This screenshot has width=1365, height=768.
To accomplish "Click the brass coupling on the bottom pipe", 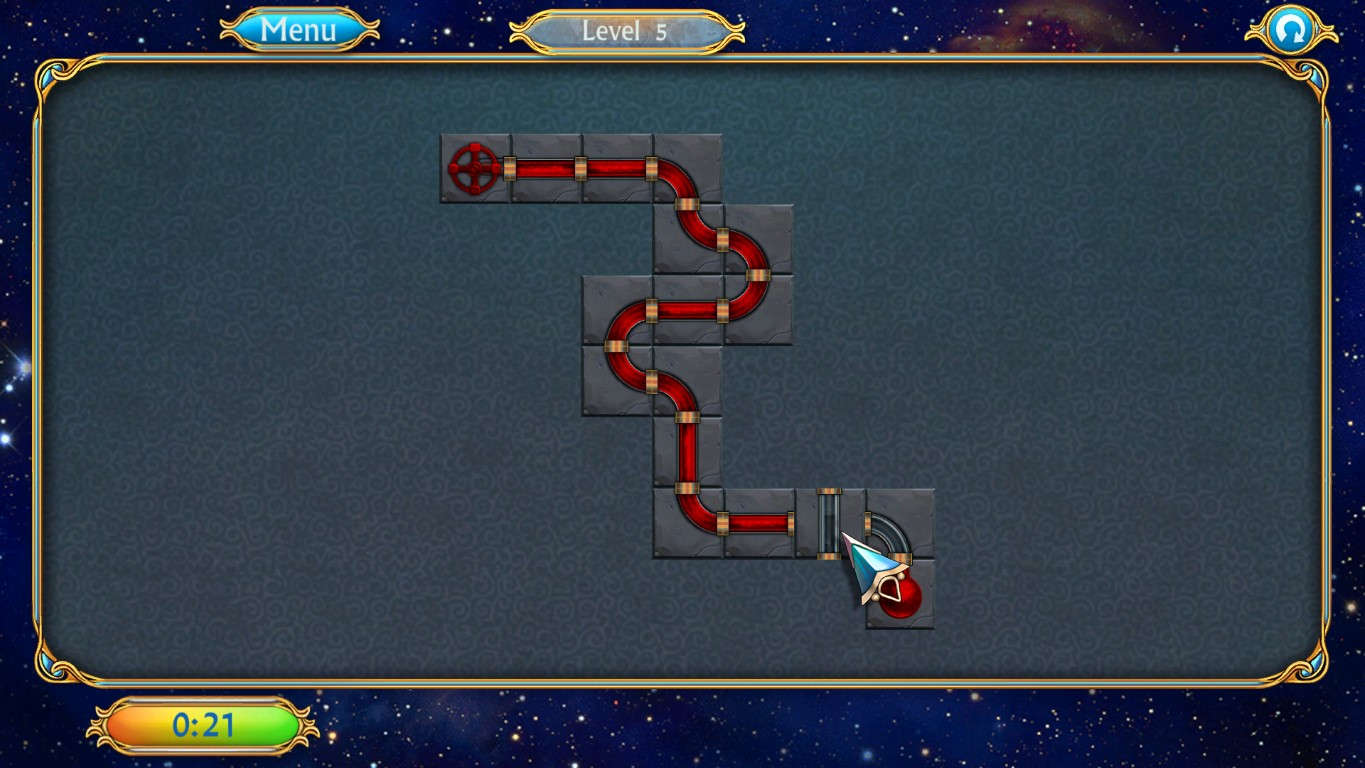I will tap(725, 520).
